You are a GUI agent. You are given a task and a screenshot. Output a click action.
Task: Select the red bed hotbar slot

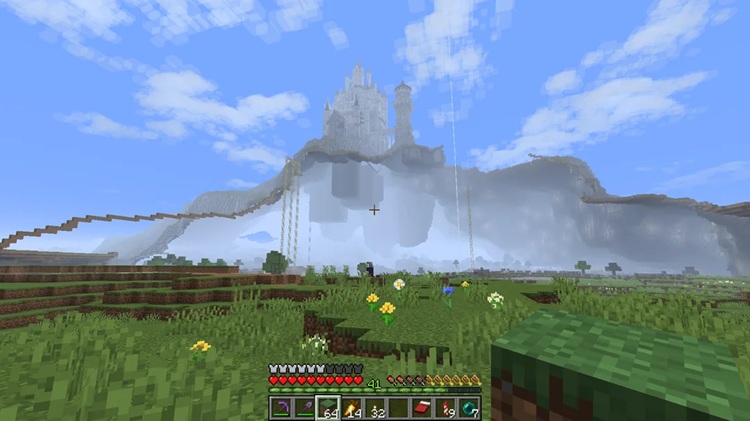click(x=422, y=407)
